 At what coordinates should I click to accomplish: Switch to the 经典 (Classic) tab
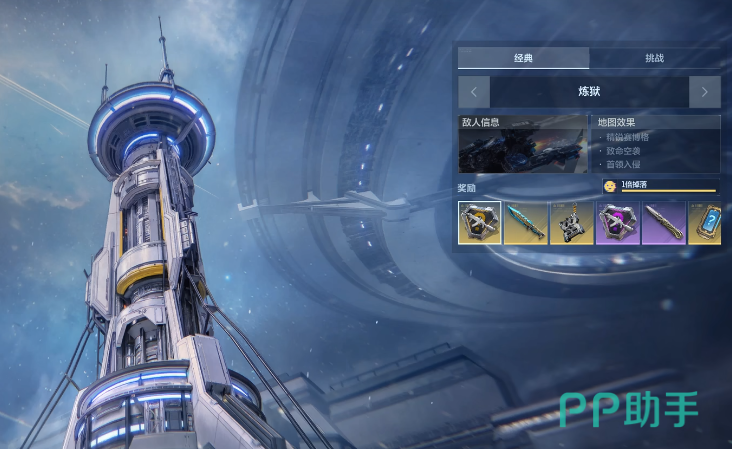[523, 58]
